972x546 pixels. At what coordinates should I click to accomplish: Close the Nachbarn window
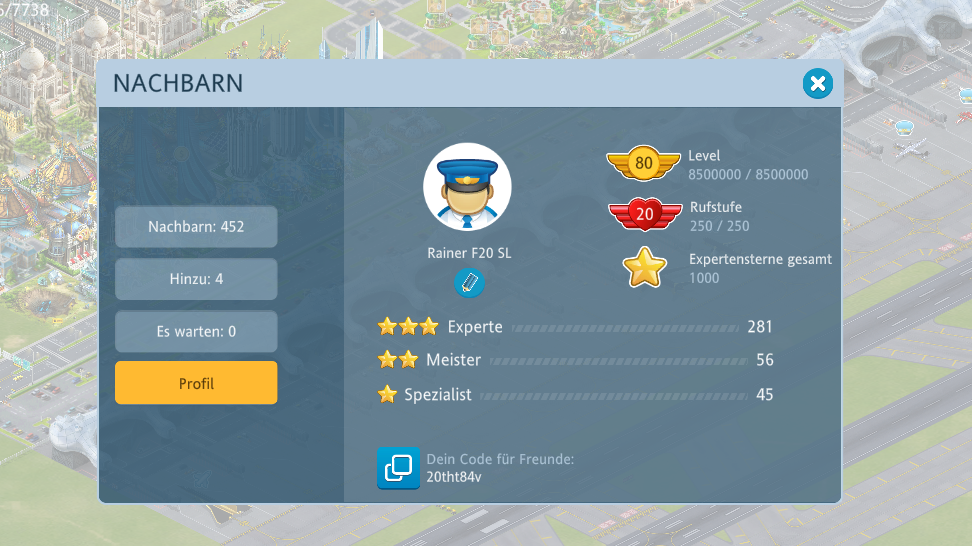(x=817, y=84)
